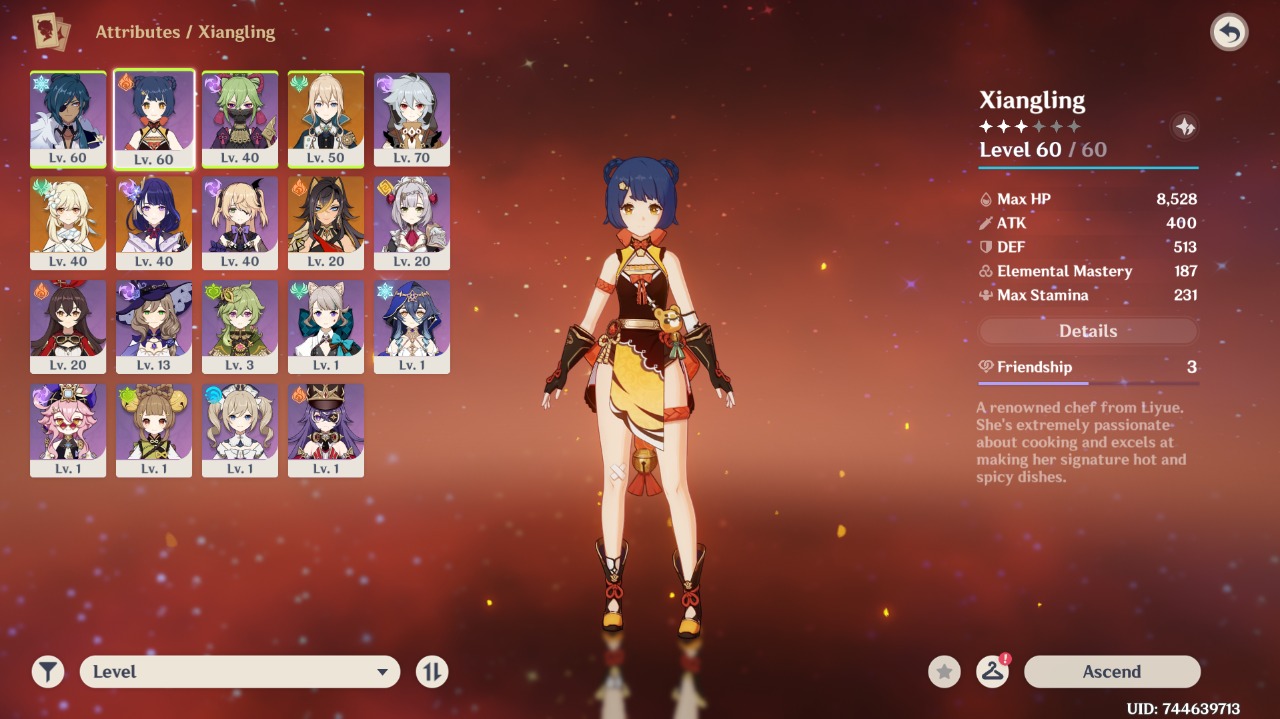The height and width of the screenshot is (719, 1280).
Task: Select Noelle from the character list
Action: click(x=412, y=222)
